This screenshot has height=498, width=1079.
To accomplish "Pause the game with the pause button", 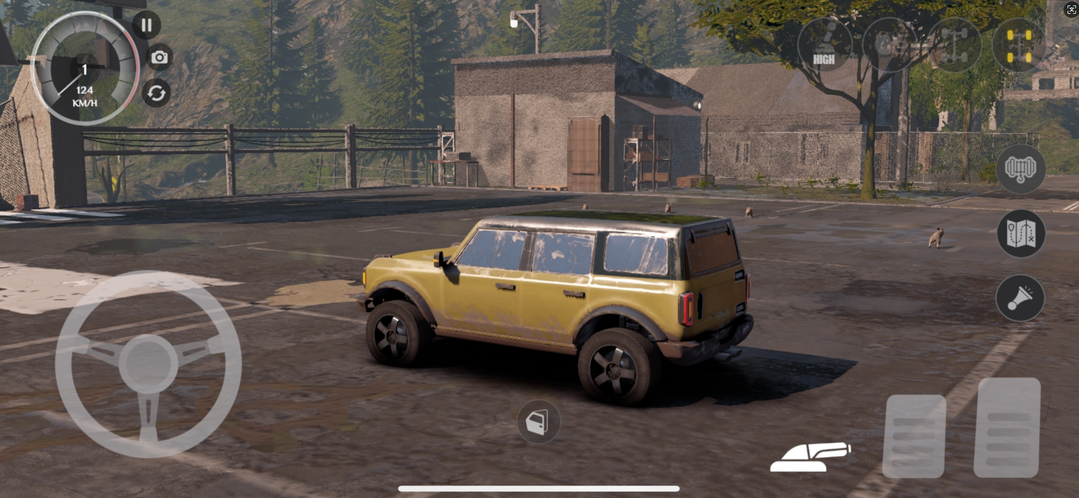I will tap(146, 25).
